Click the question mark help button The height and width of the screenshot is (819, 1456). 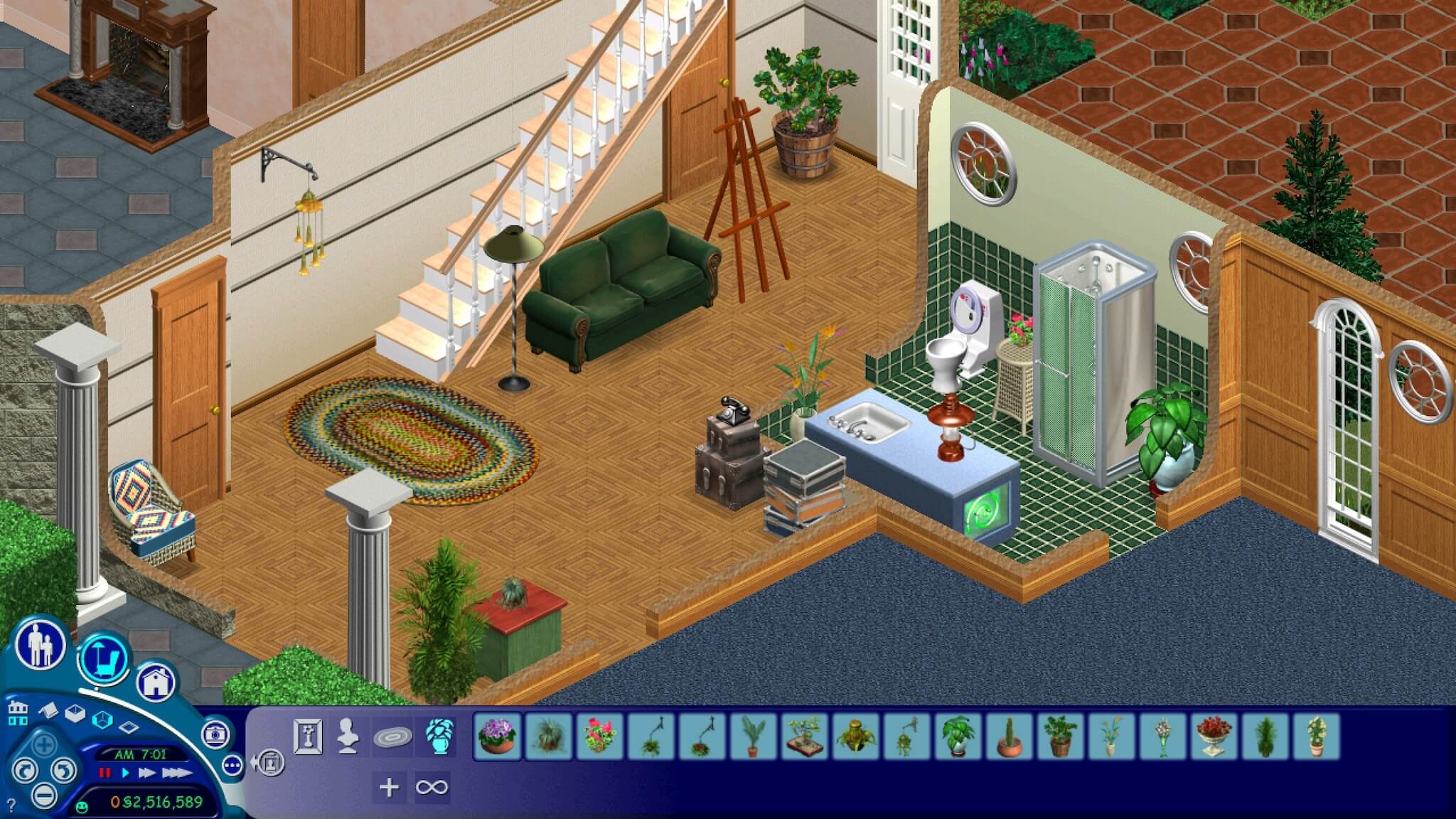click(x=11, y=803)
